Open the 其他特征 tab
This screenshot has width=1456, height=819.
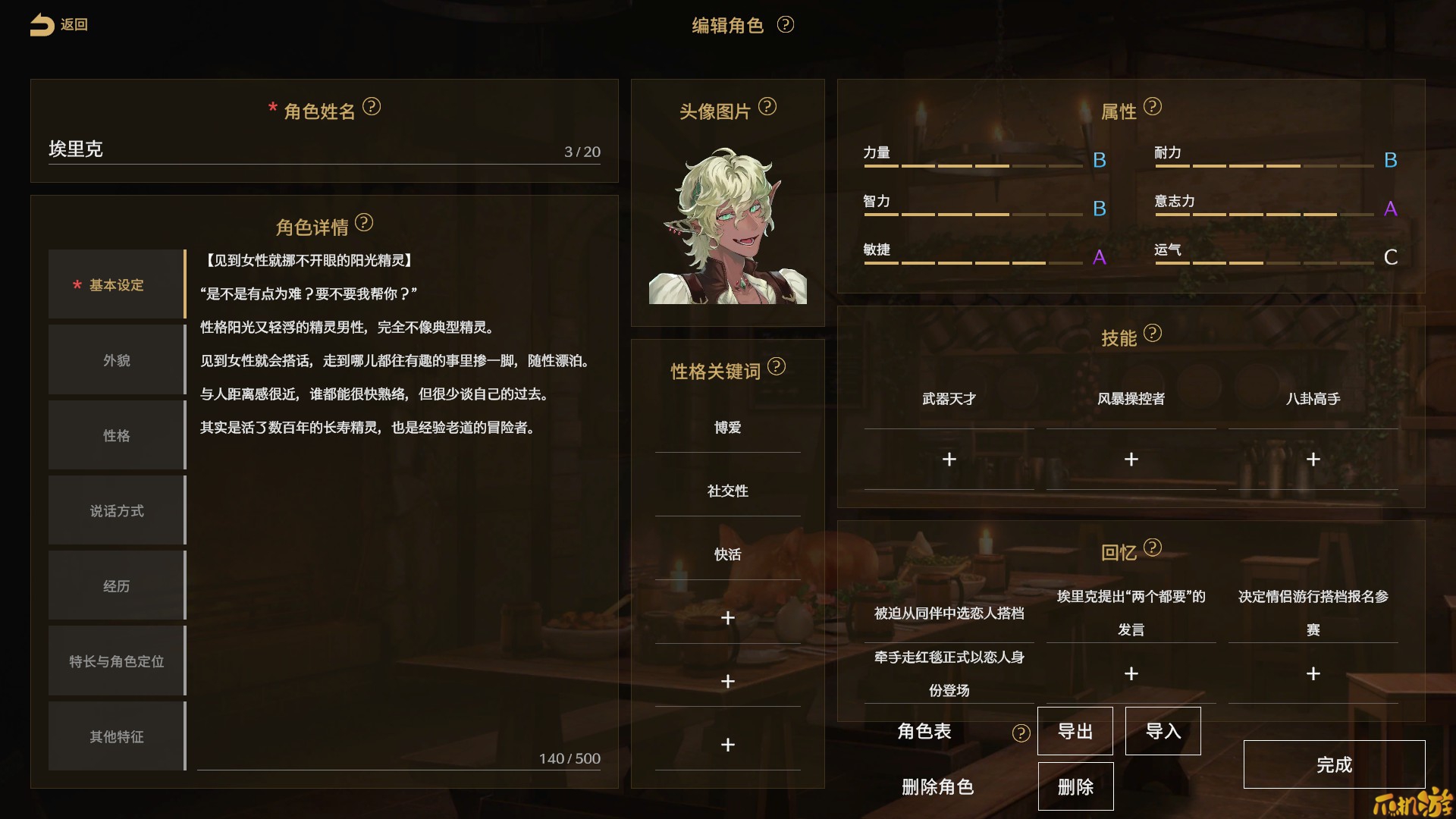pyautogui.click(x=117, y=736)
